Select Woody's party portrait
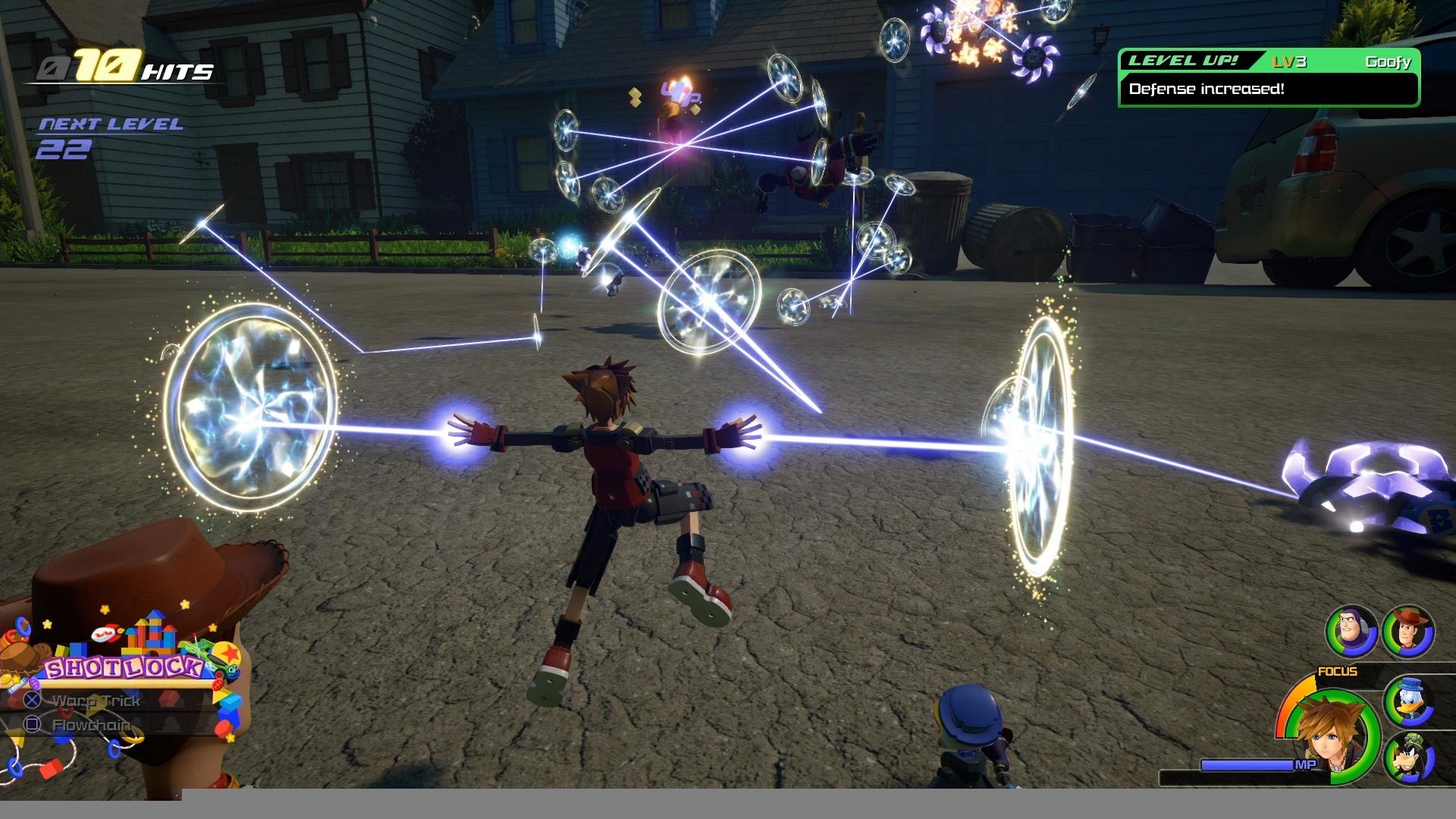The image size is (1456, 819). pyautogui.click(x=1408, y=631)
